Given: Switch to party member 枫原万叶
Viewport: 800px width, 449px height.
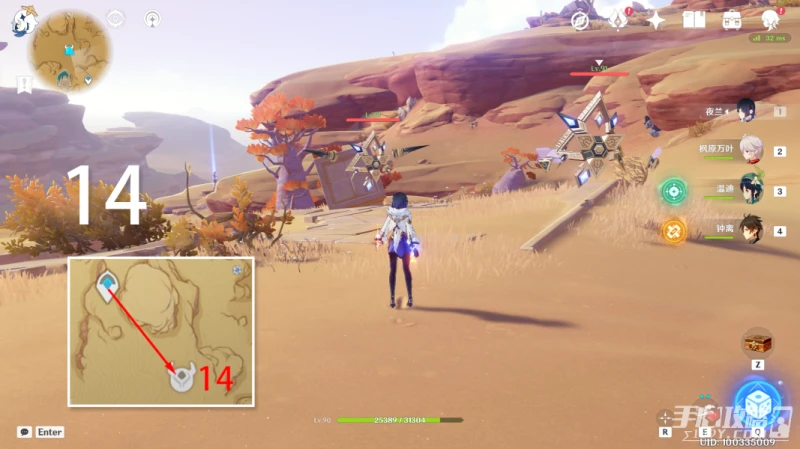Looking at the screenshot, I should (750, 150).
